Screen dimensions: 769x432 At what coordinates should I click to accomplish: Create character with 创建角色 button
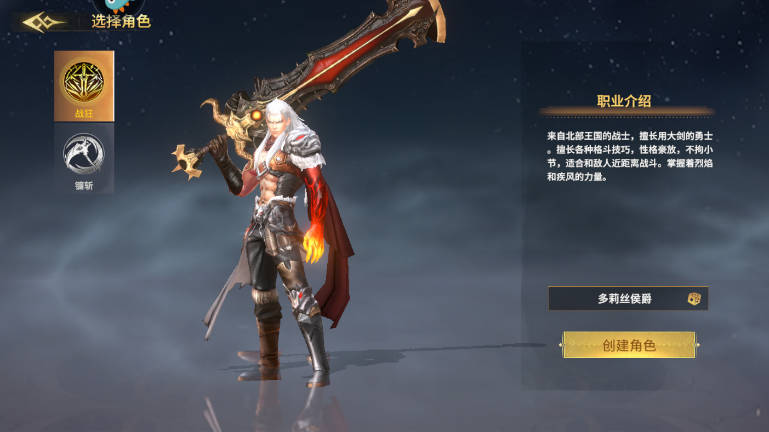[x=628, y=345]
